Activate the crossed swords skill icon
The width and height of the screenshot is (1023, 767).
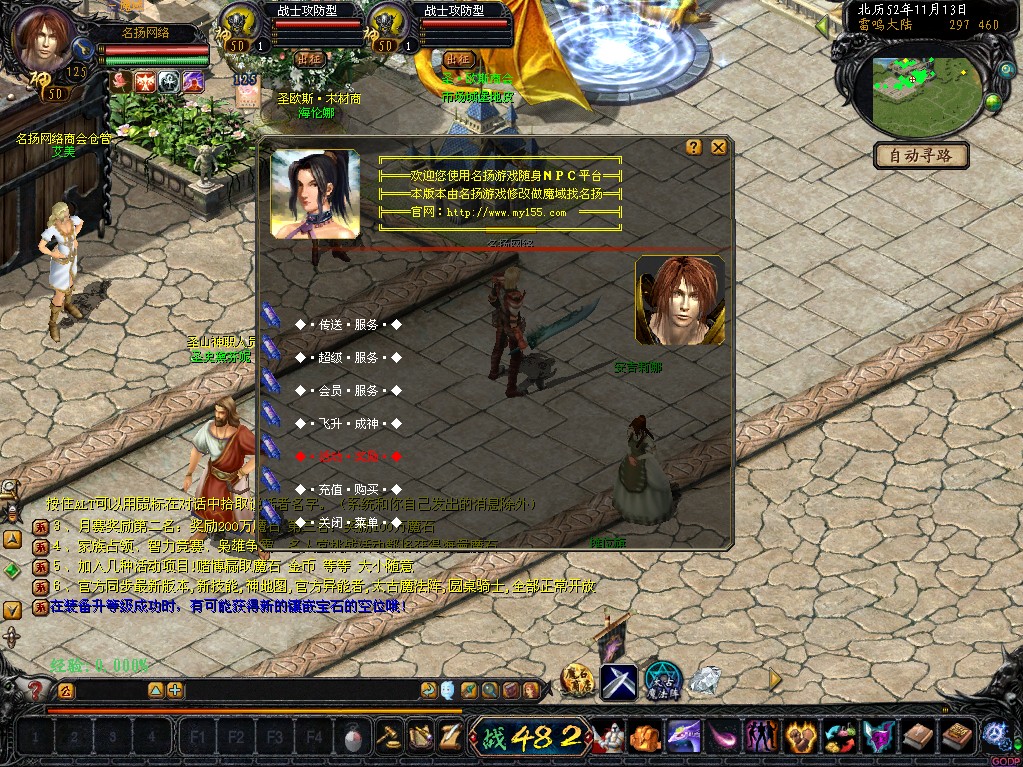point(618,681)
